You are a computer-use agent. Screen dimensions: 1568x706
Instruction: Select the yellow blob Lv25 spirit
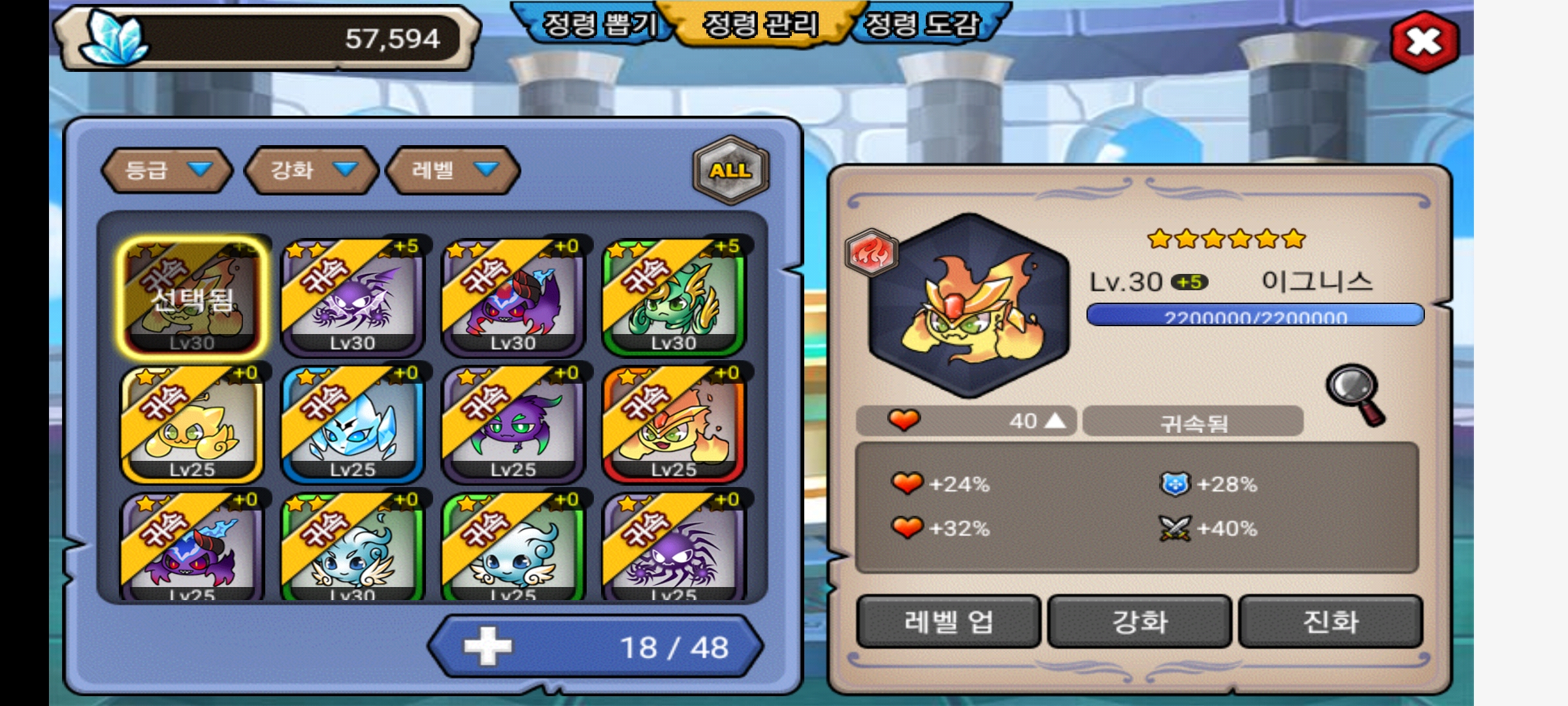192,424
